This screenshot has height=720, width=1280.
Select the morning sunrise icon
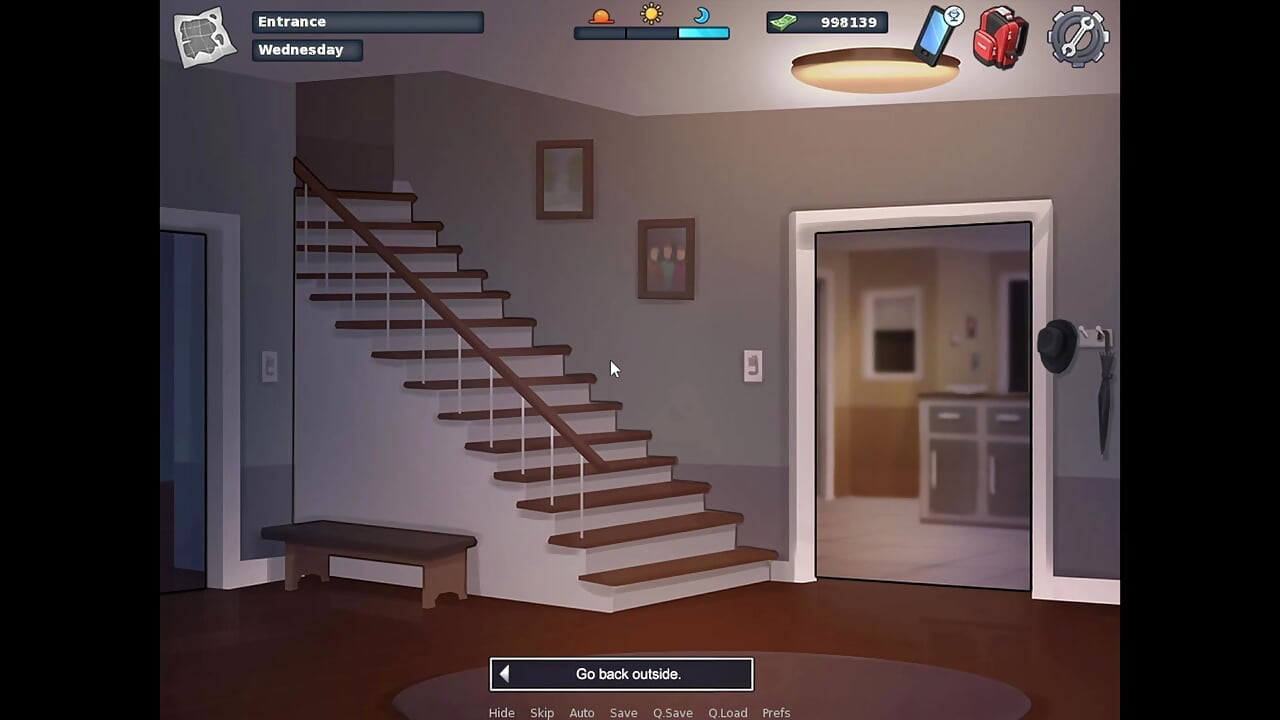click(601, 15)
